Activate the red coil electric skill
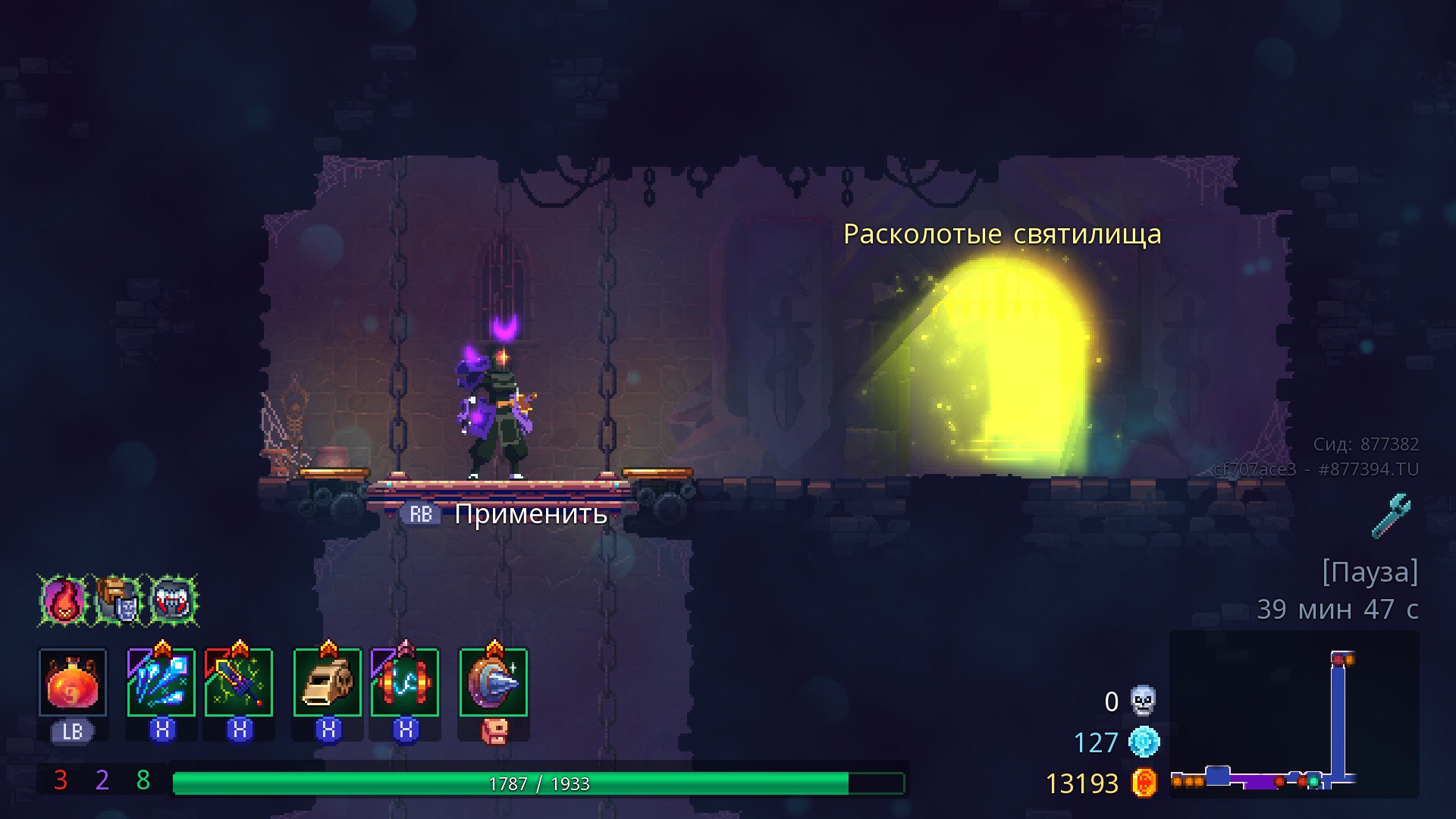This screenshot has width=1456, height=819. 405,682
